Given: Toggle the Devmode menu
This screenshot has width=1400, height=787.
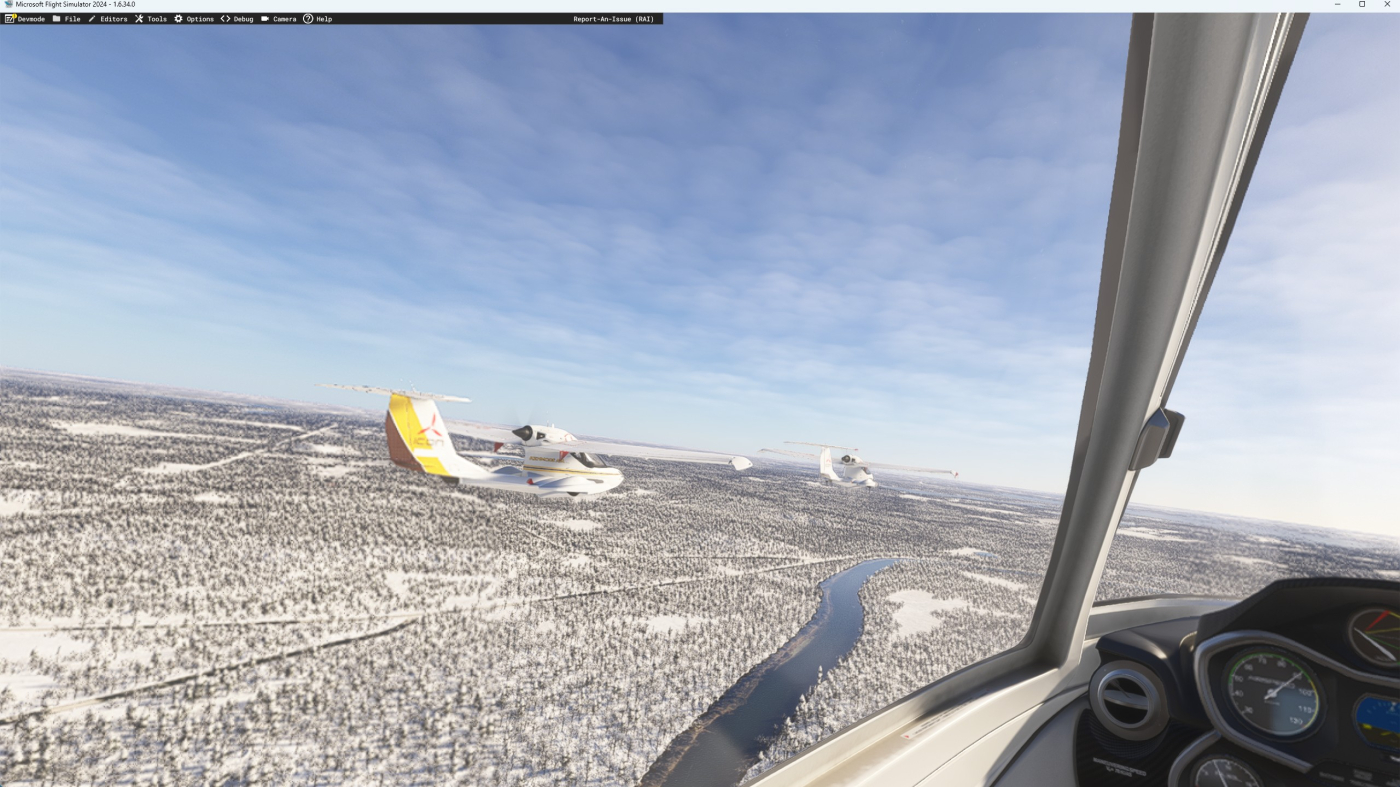Looking at the screenshot, I should [25, 19].
